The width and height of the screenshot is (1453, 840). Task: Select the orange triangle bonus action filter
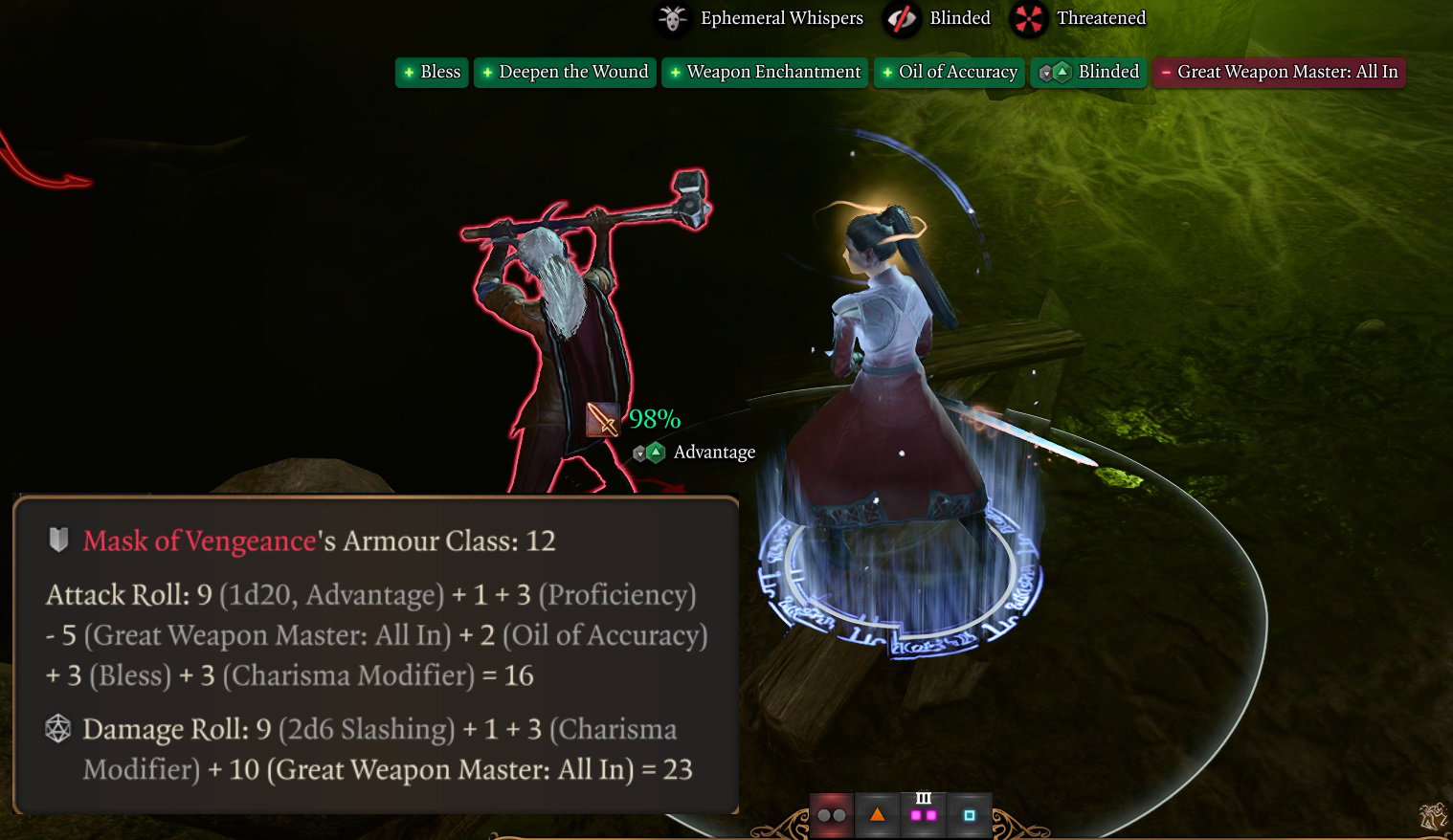click(x=877, y=815)
